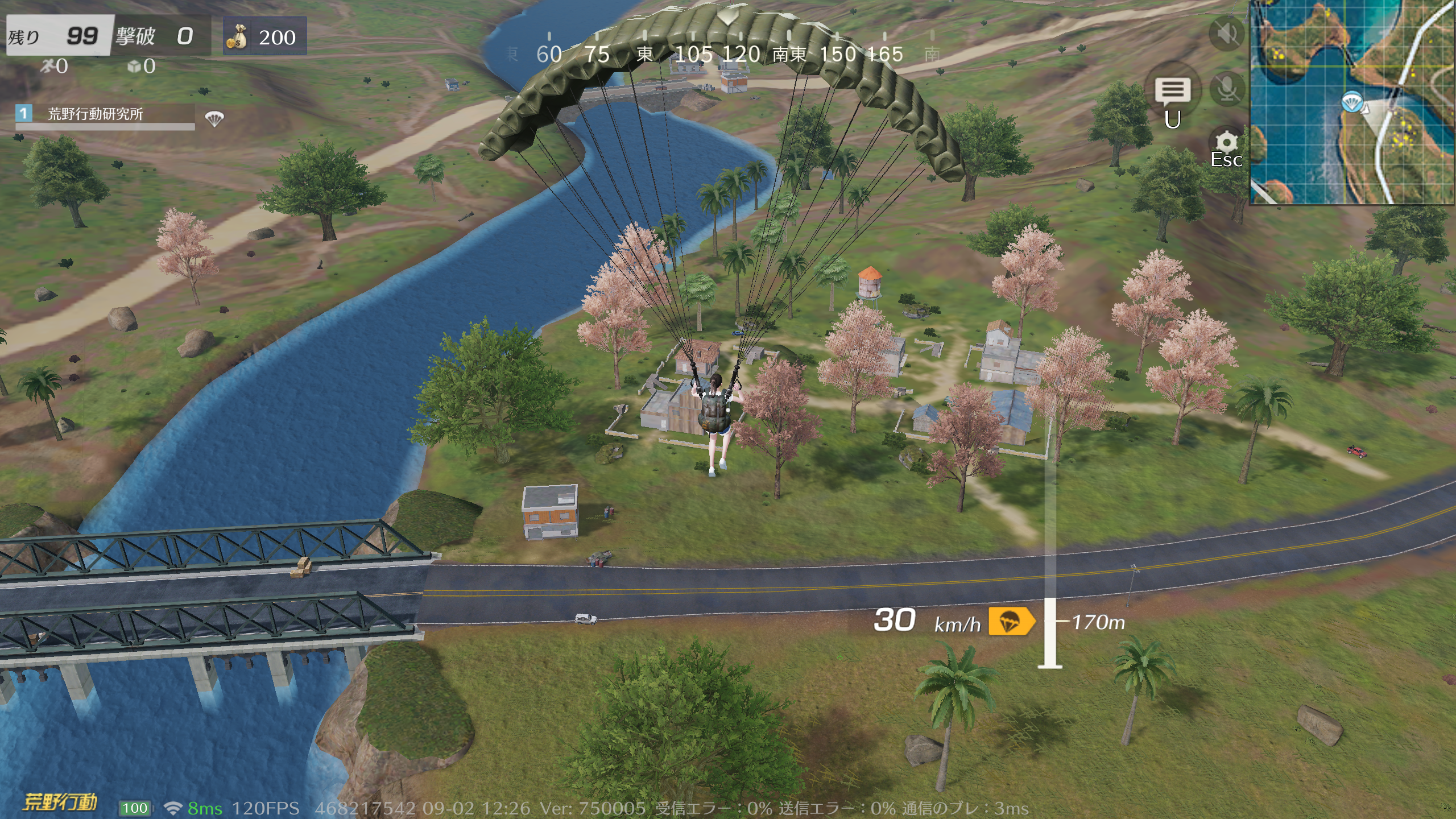Click the orange parachute icon
The image size is (1456, 819).
(x=1011, y=621)
